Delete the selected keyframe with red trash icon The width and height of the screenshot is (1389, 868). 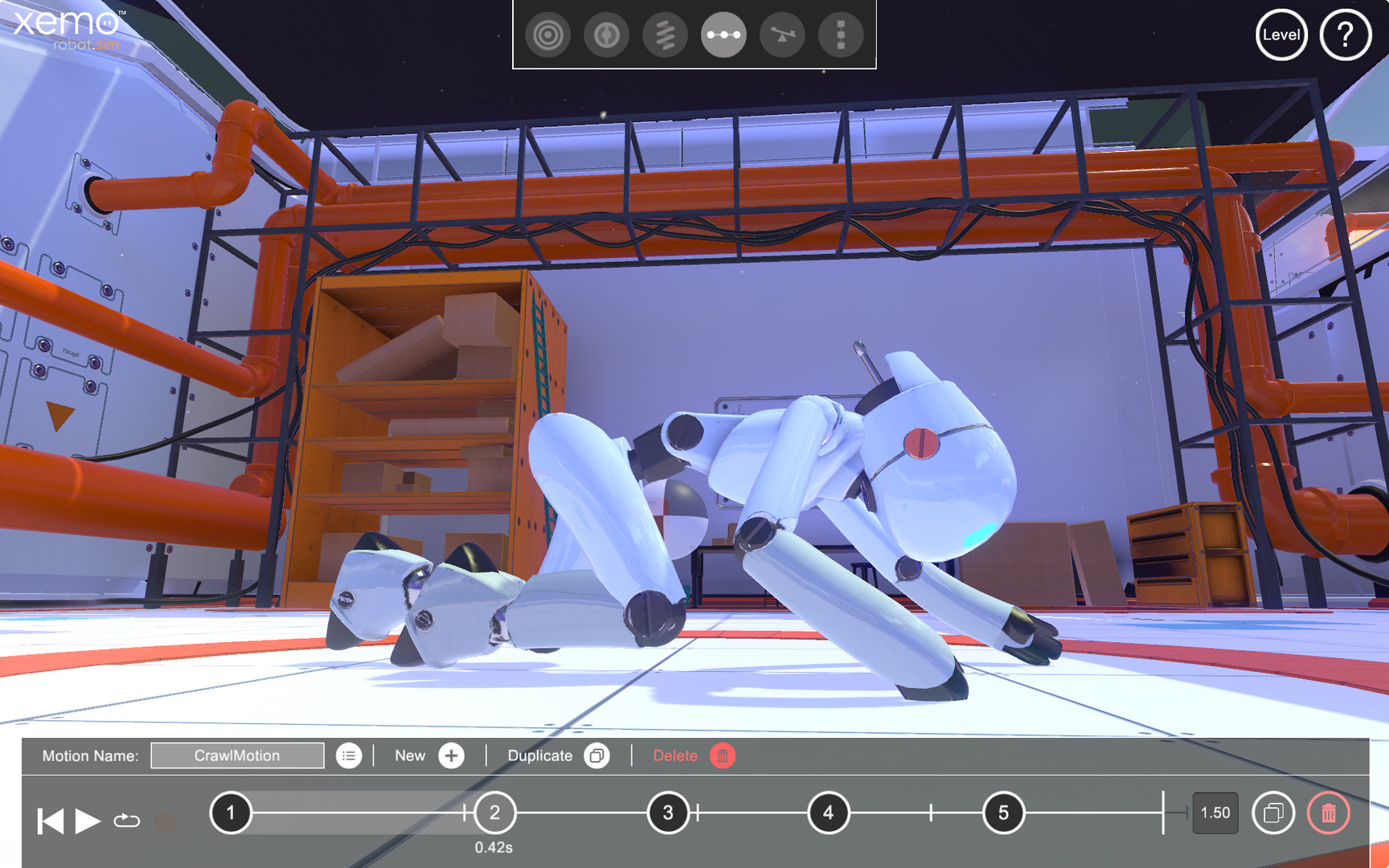pyautogui.click(x=1330, y=813)
